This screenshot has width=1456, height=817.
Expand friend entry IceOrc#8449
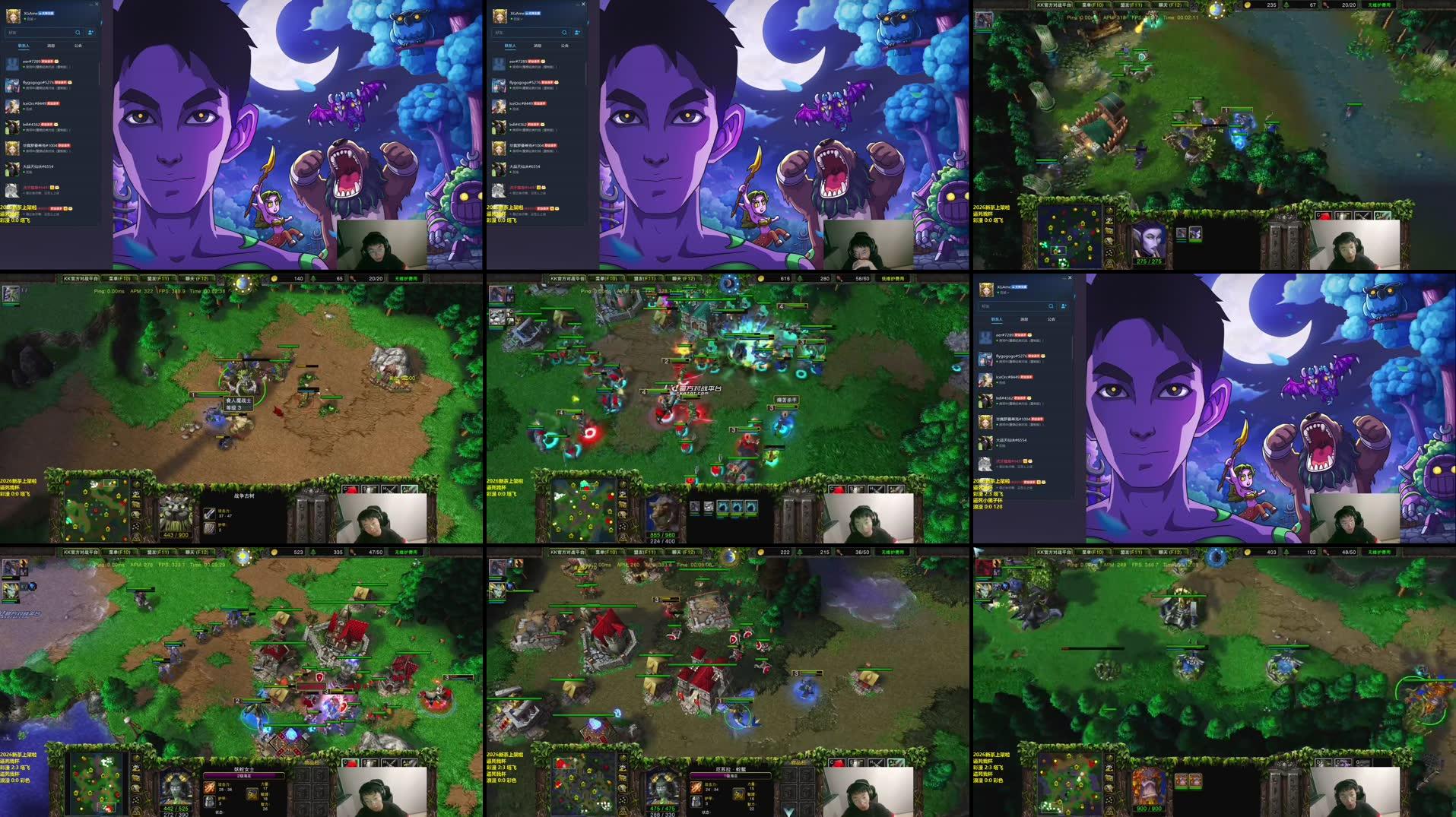point(34,102)
